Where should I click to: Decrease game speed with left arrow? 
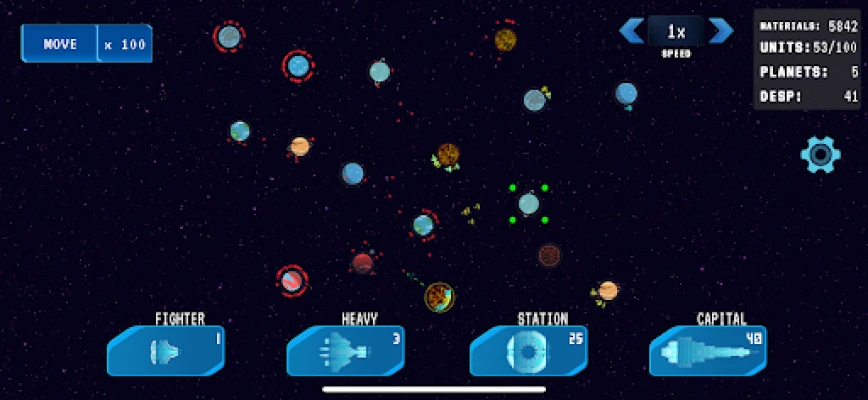coord(631,31)
